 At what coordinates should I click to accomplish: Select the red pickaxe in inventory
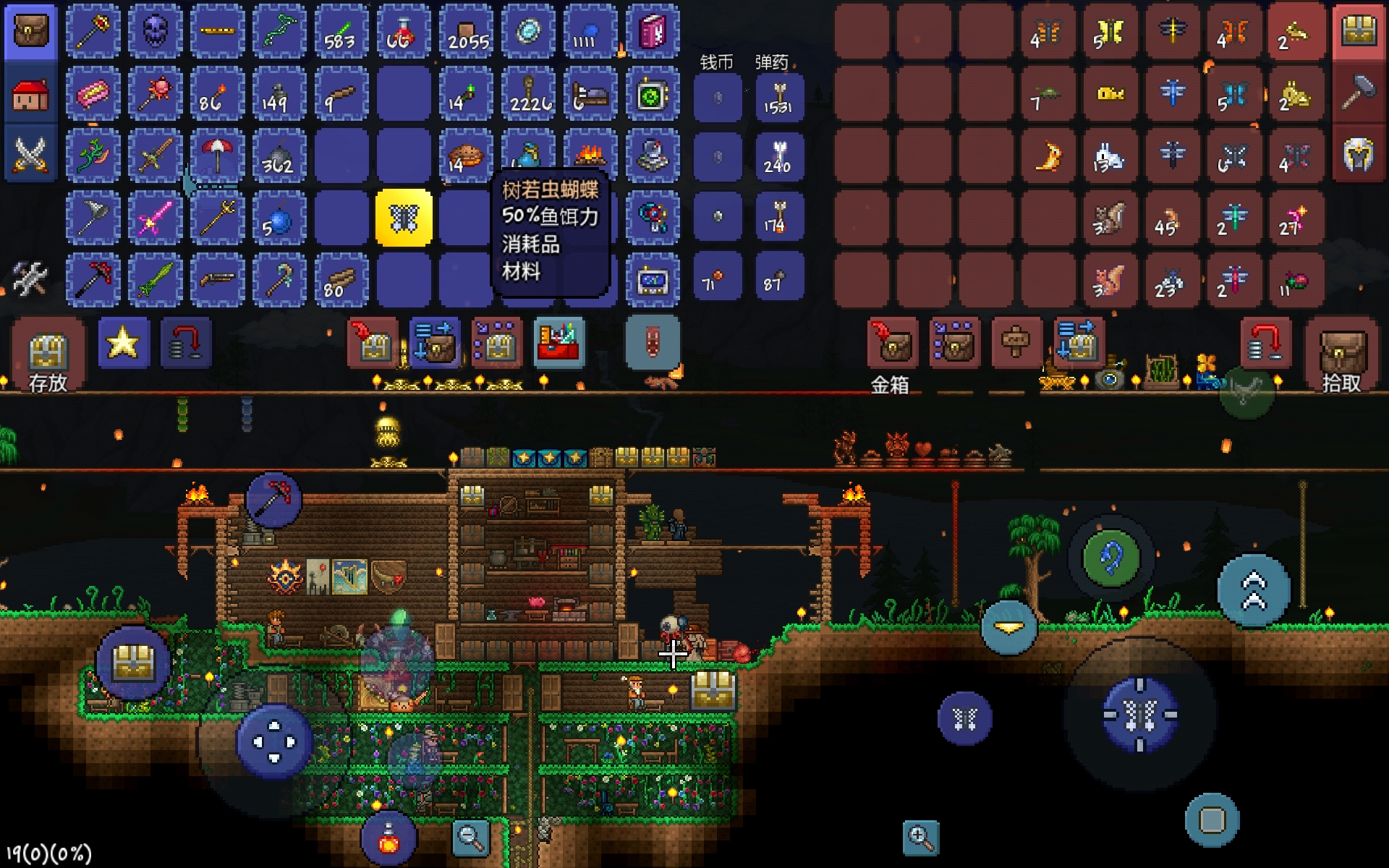93,280
